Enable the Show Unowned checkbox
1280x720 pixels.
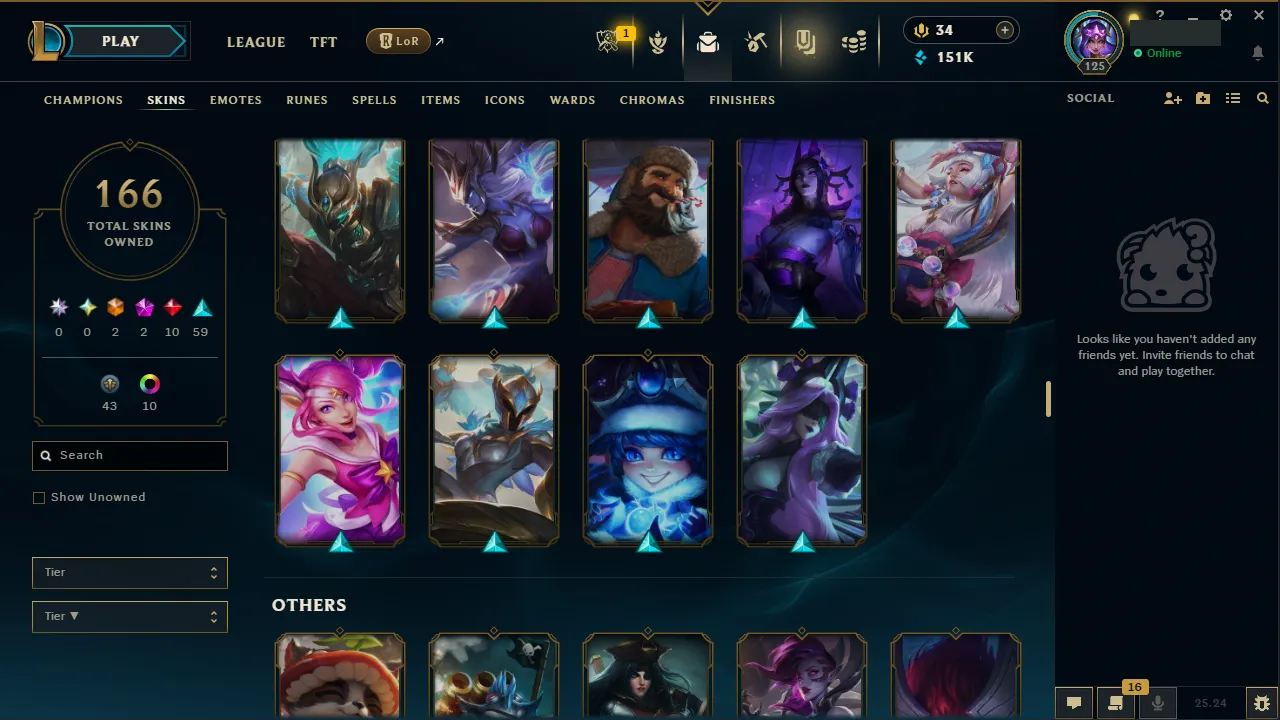coord(39,497)
